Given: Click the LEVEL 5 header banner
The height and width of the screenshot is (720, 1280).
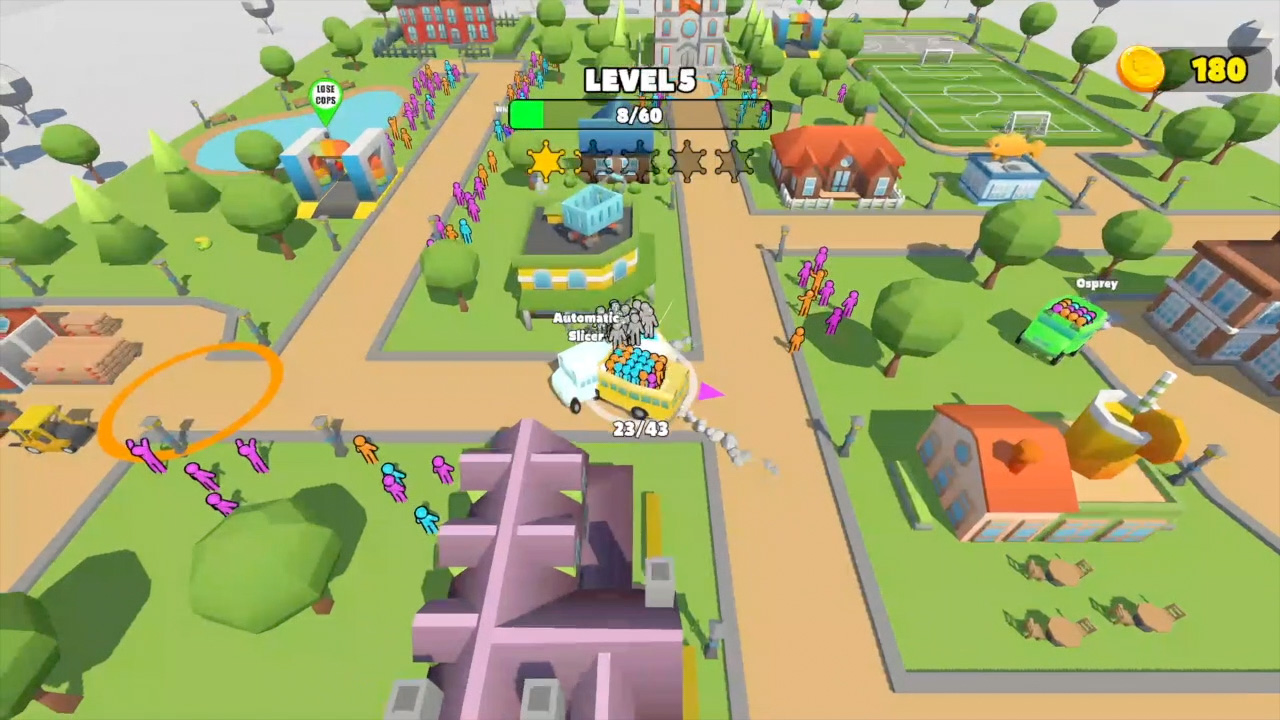Looking at the screenshot, I should [x=640, y=82].
